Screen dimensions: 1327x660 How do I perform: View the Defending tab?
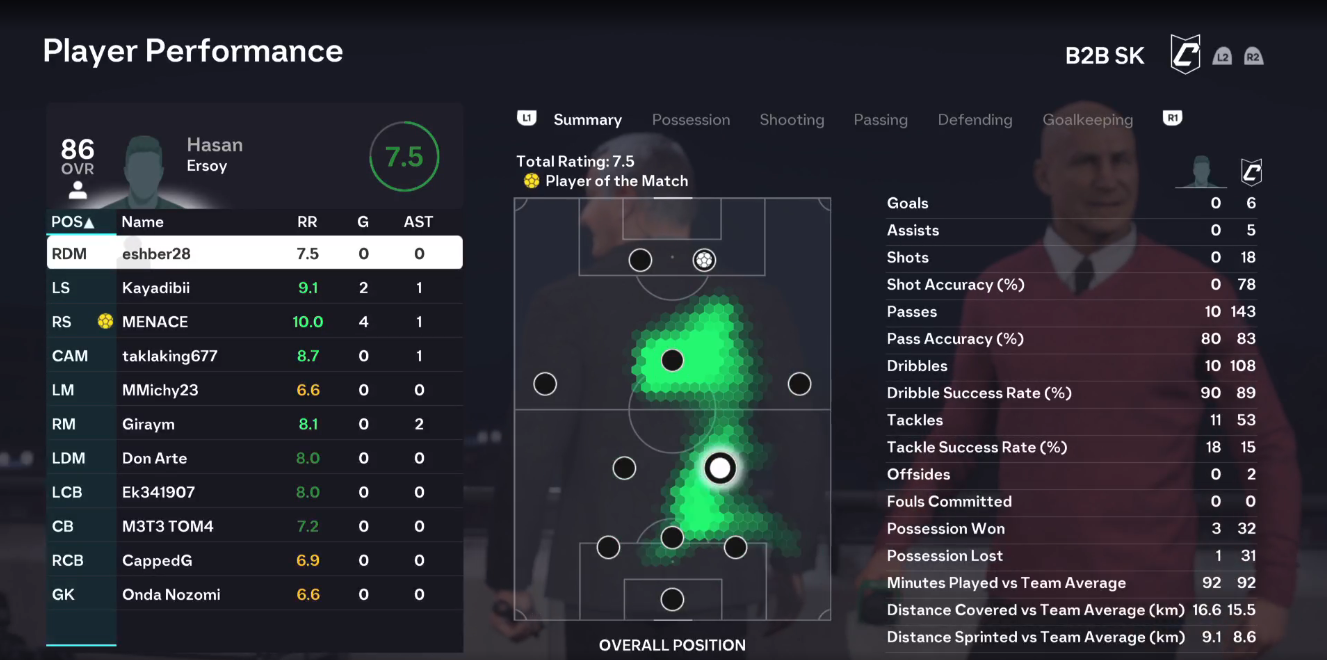coord(974,120)
